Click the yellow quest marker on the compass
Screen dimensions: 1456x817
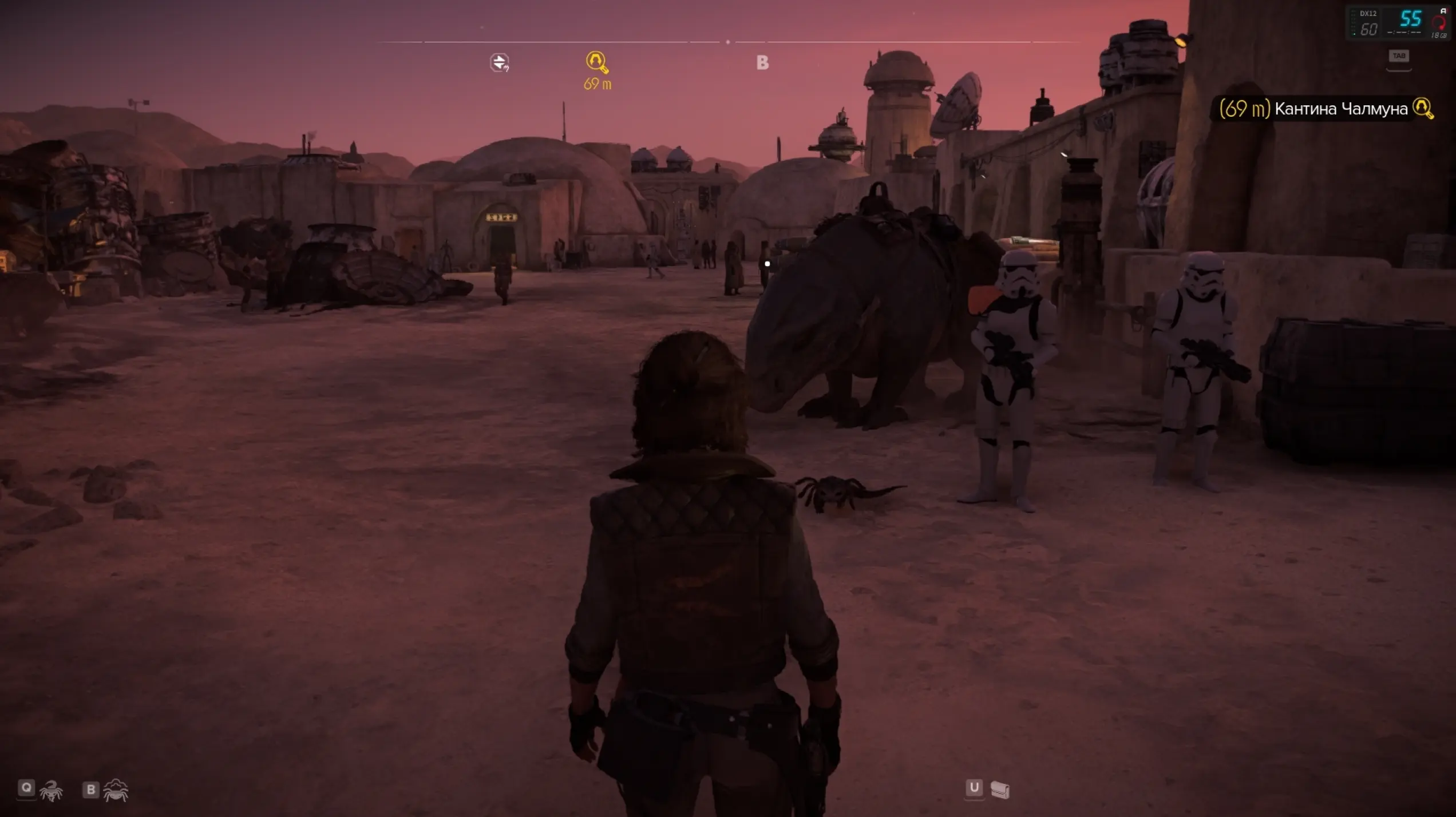click(596, 62)
